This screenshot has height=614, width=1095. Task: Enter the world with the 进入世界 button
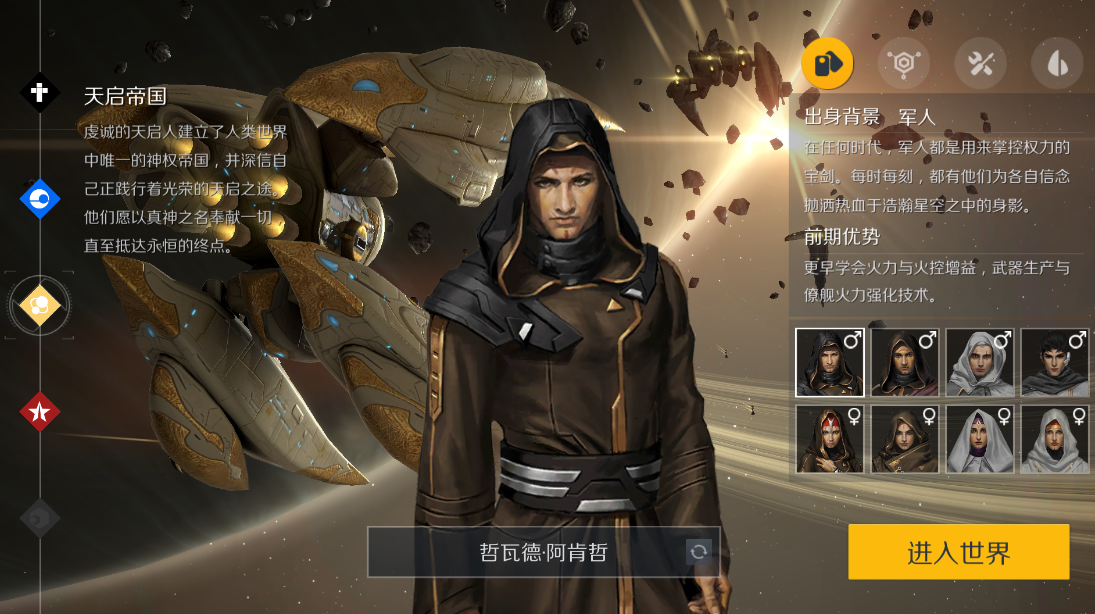coord(958,552)
